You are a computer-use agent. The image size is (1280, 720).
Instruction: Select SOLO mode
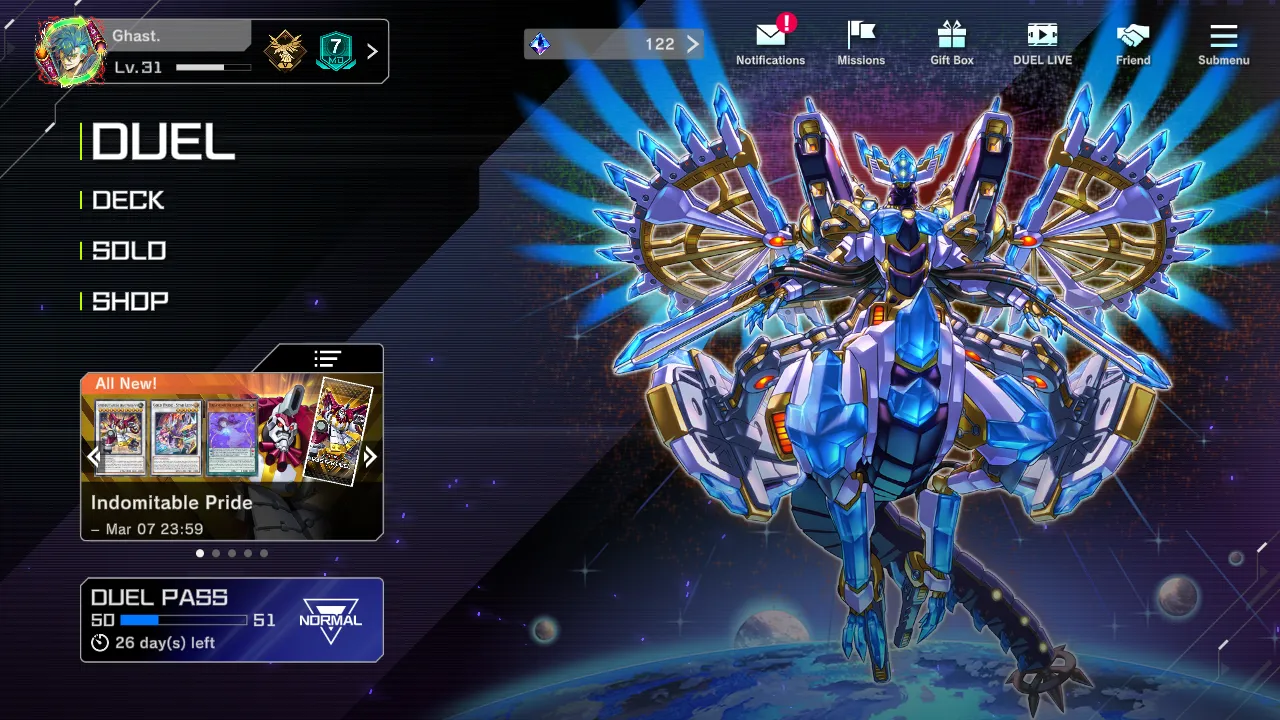coord(129,251)
